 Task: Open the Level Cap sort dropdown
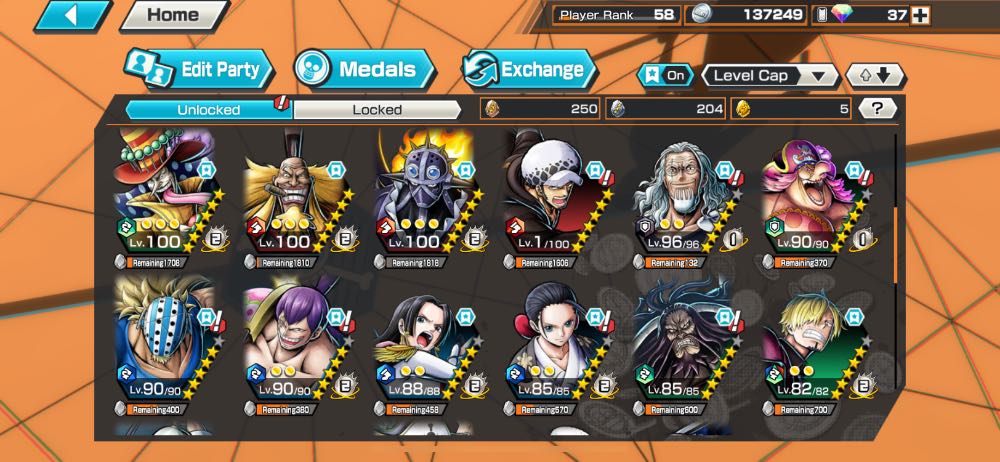770,75
